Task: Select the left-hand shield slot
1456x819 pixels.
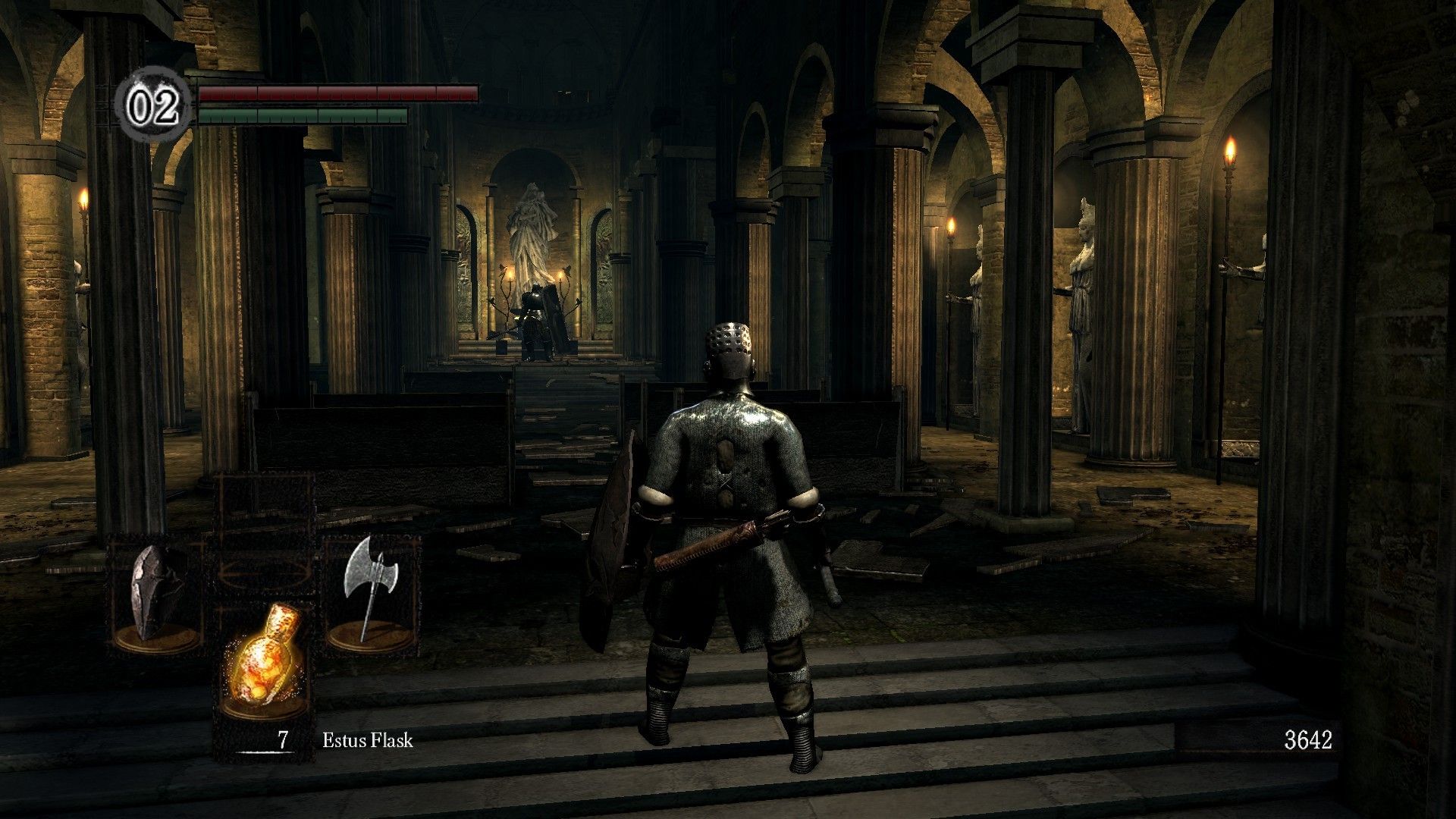Action: [x=158, y=595]
